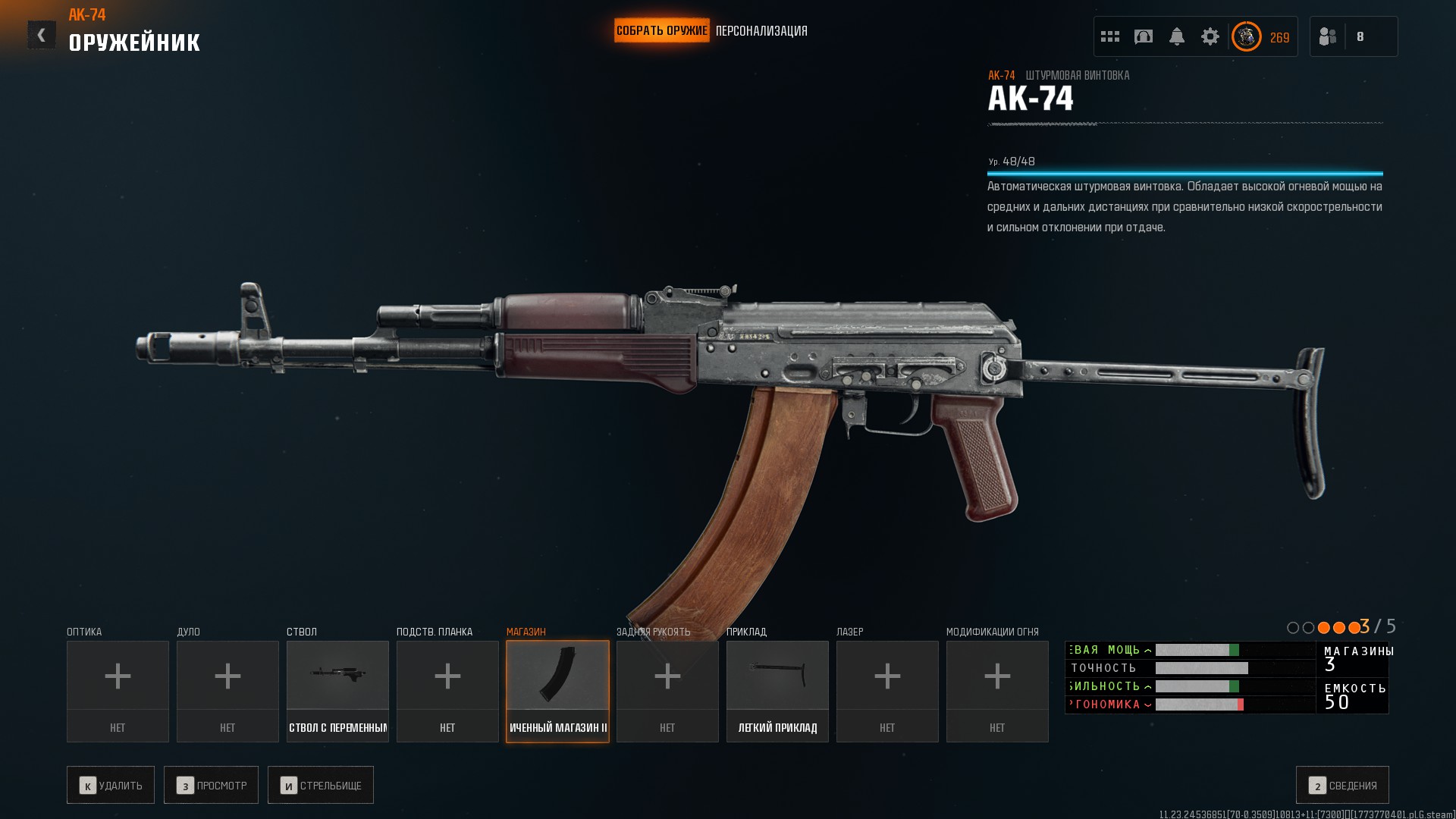Select the Магазин magazine attachment slot
This screenshot has height=819, width=1456.
click(x=557, y=691)
